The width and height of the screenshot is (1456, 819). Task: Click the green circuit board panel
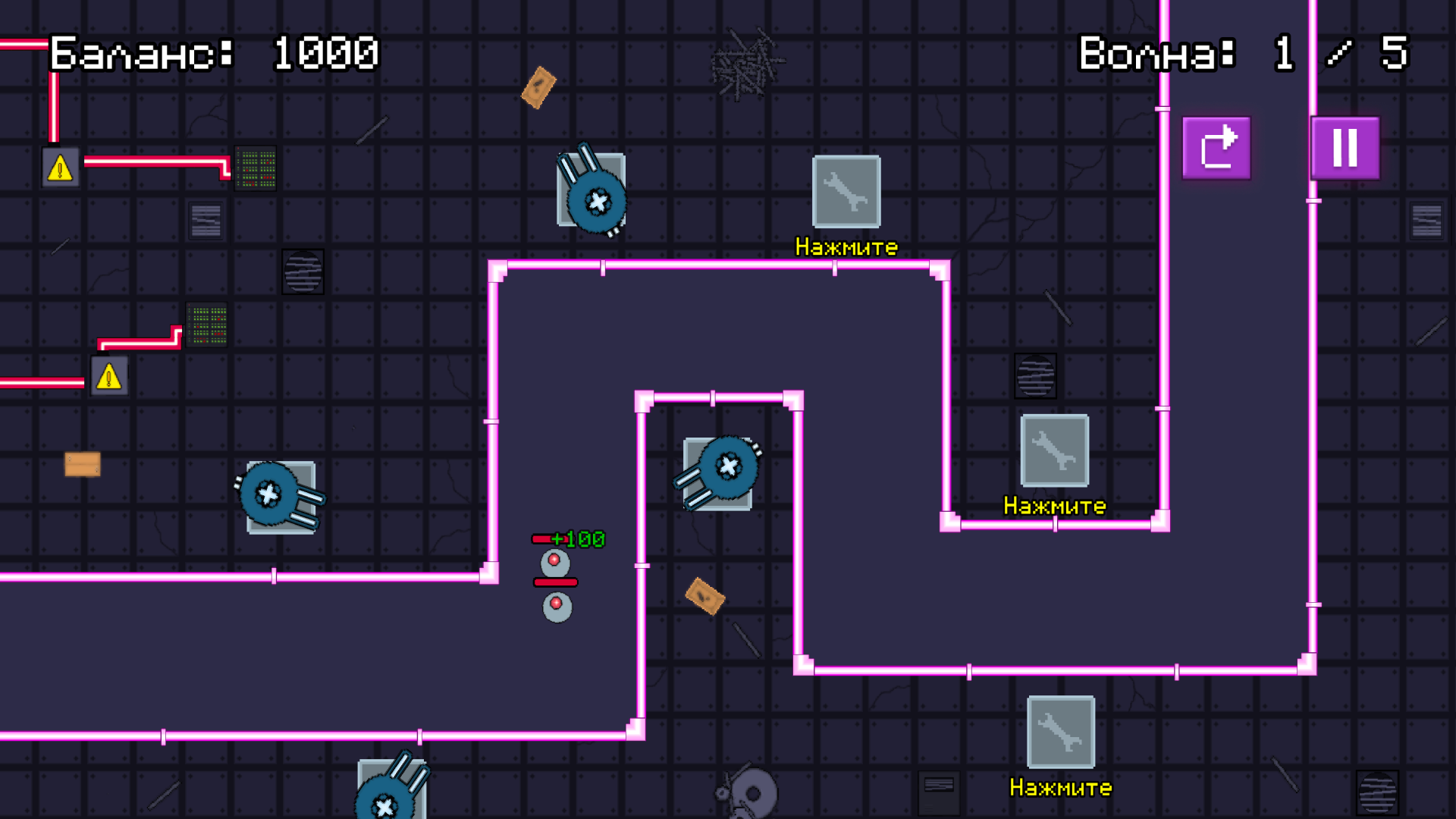[x=256, y=168]
